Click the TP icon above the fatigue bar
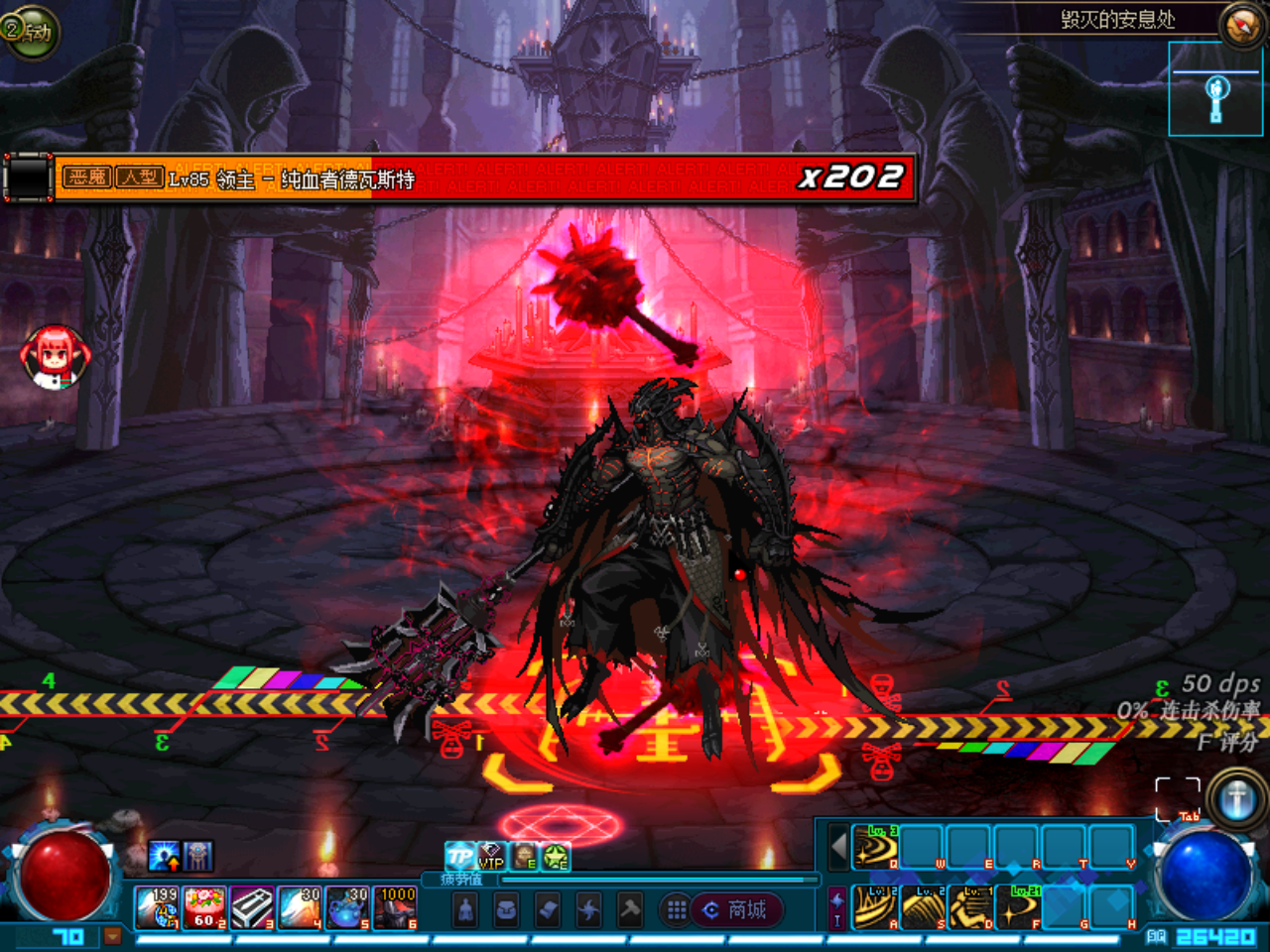 pos(459,856)
